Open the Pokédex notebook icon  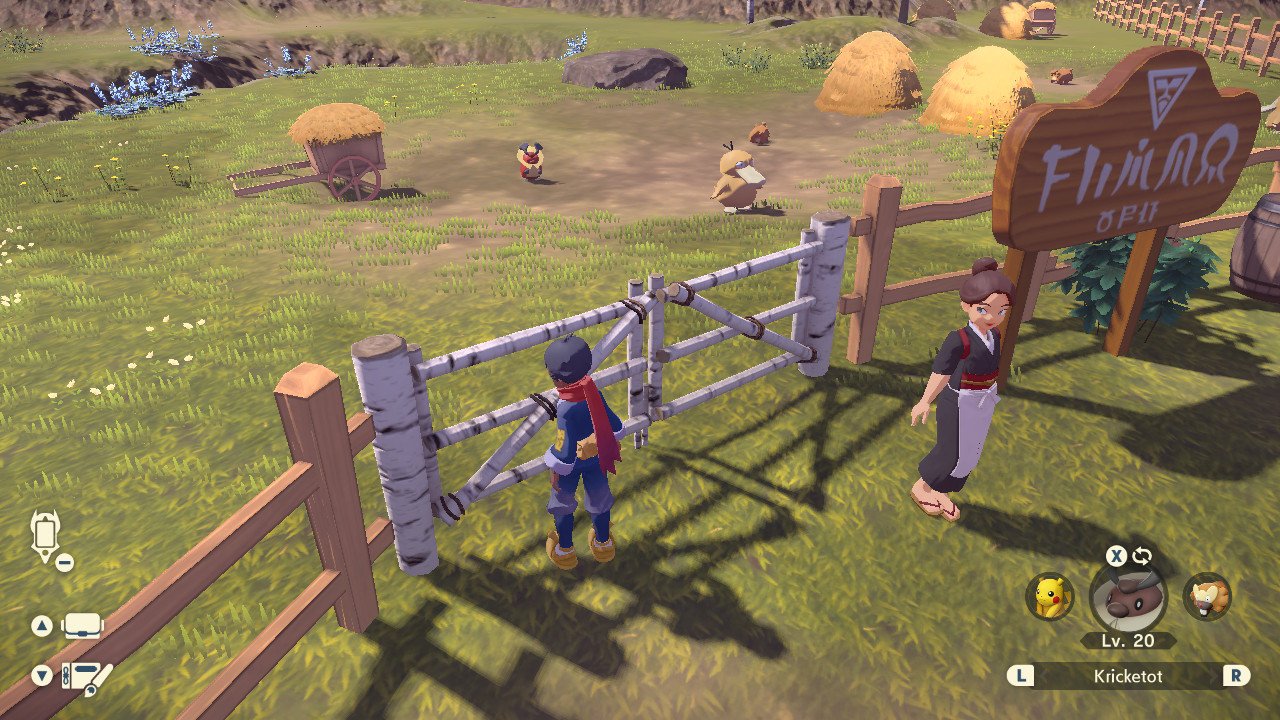86,677
